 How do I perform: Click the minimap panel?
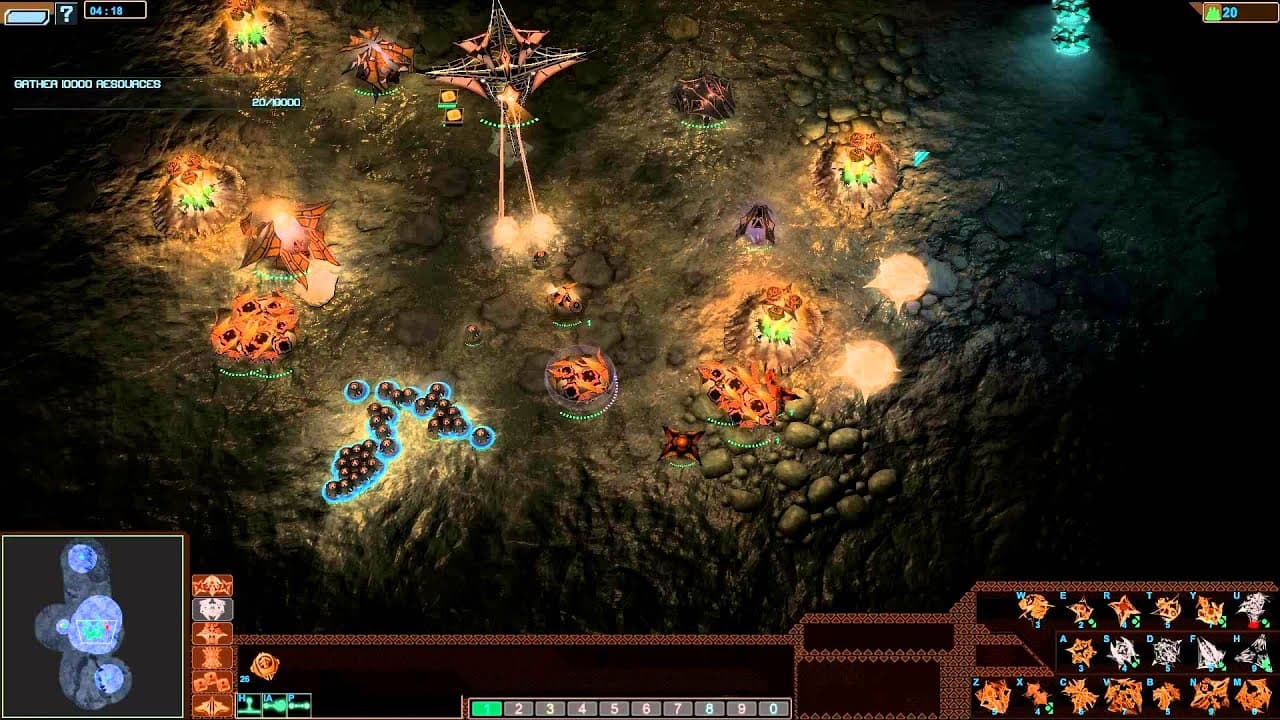(93, 627)
